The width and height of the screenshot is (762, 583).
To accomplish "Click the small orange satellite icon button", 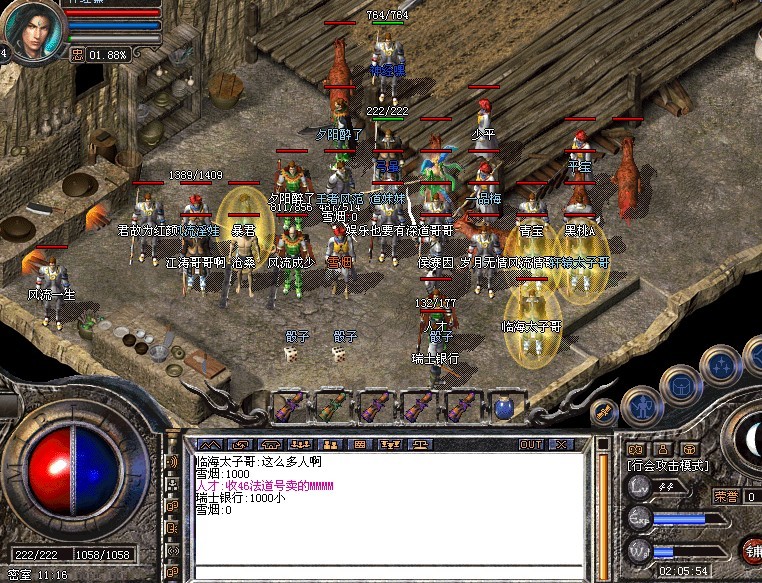I will pyautogui.click(x=604, y=411).
